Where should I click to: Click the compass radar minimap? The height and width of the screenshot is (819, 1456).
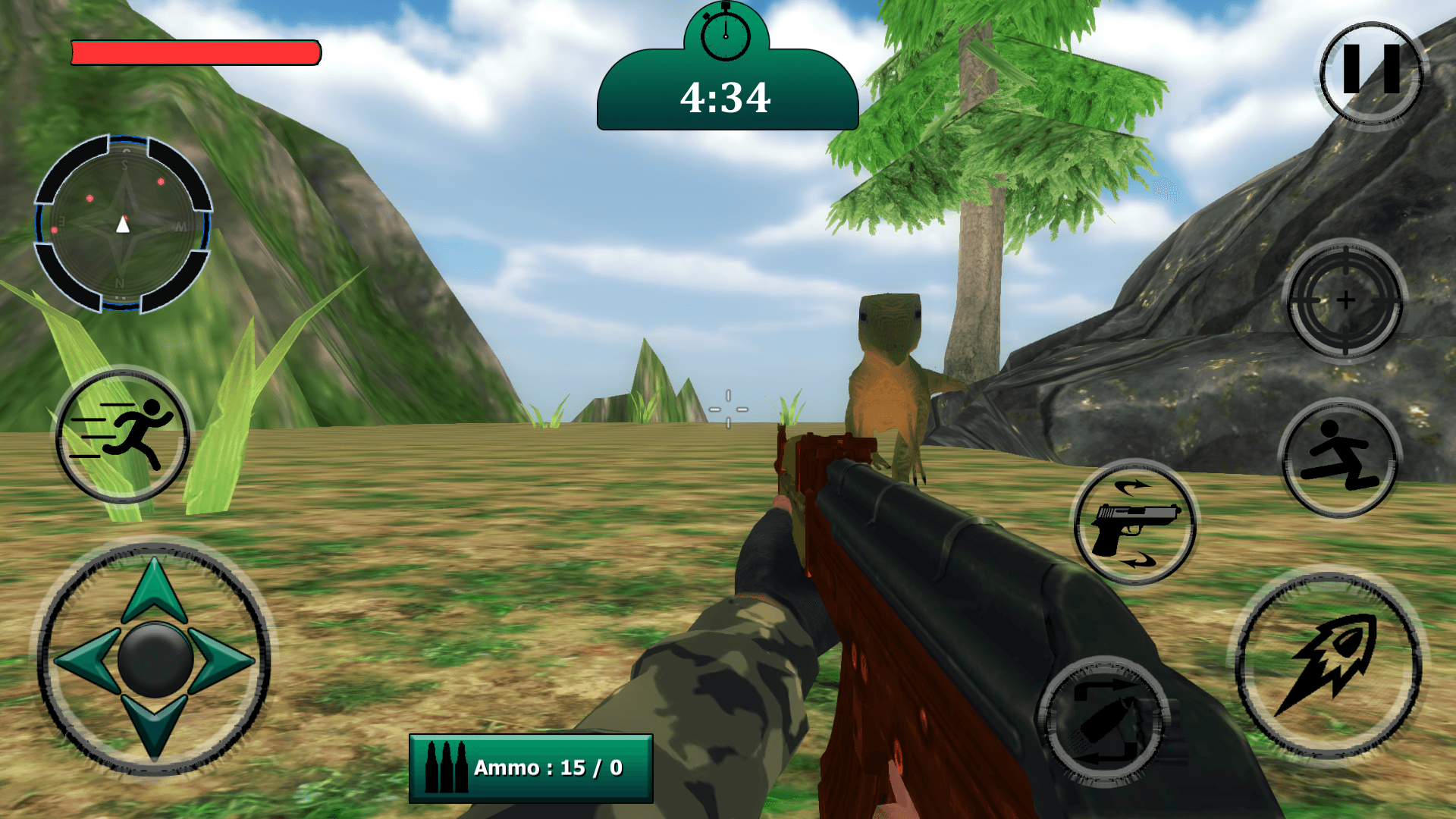(x=123, y=224)
